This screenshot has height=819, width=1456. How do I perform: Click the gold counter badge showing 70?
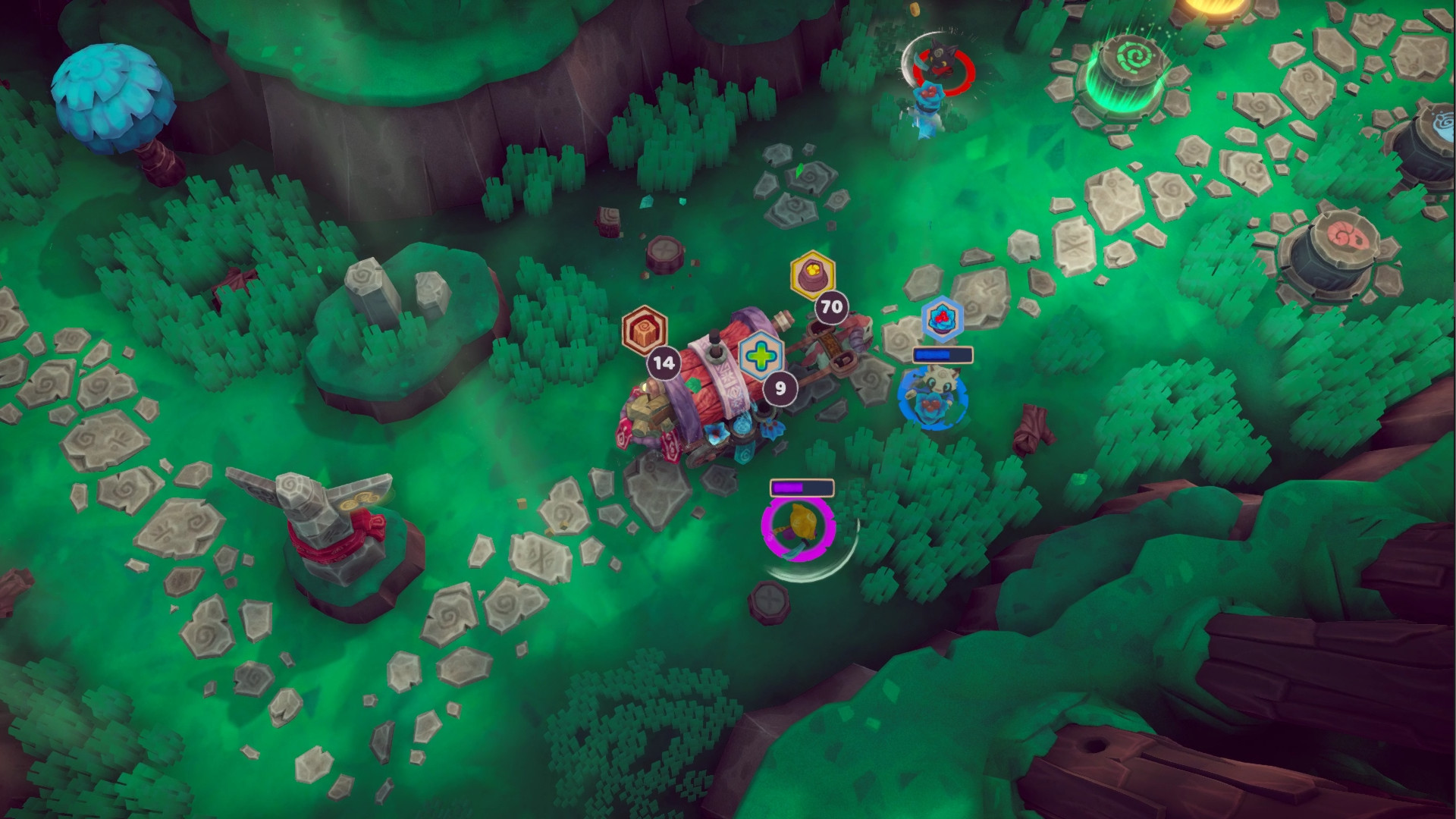click(830, 307)
